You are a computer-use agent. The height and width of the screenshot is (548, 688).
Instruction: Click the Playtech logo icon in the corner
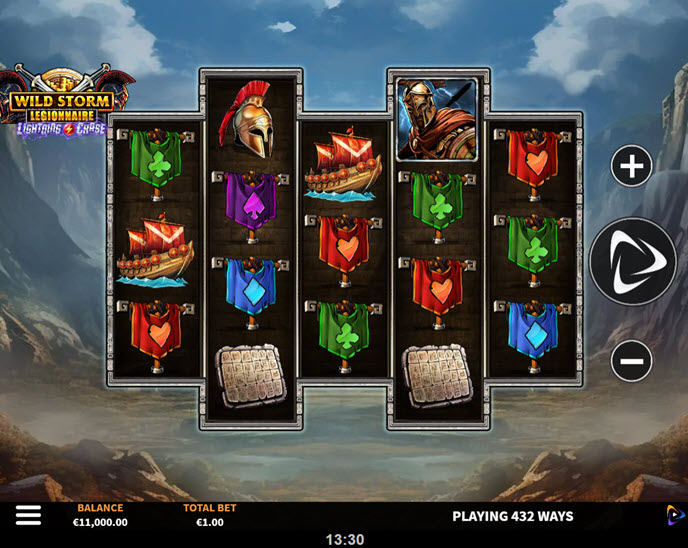point(675,515)
